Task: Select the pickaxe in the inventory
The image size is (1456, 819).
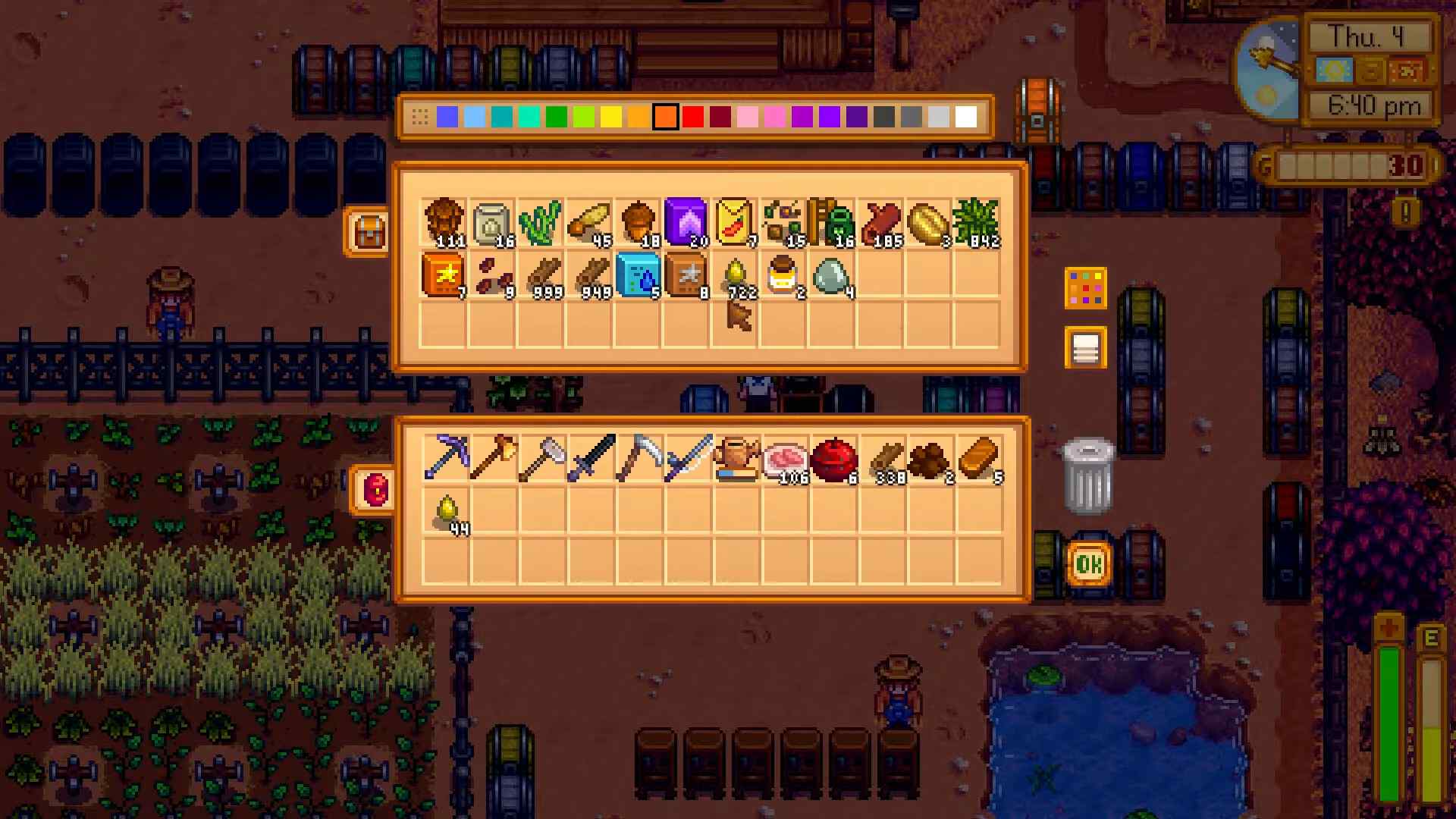Action: click(x=446, y=456)
